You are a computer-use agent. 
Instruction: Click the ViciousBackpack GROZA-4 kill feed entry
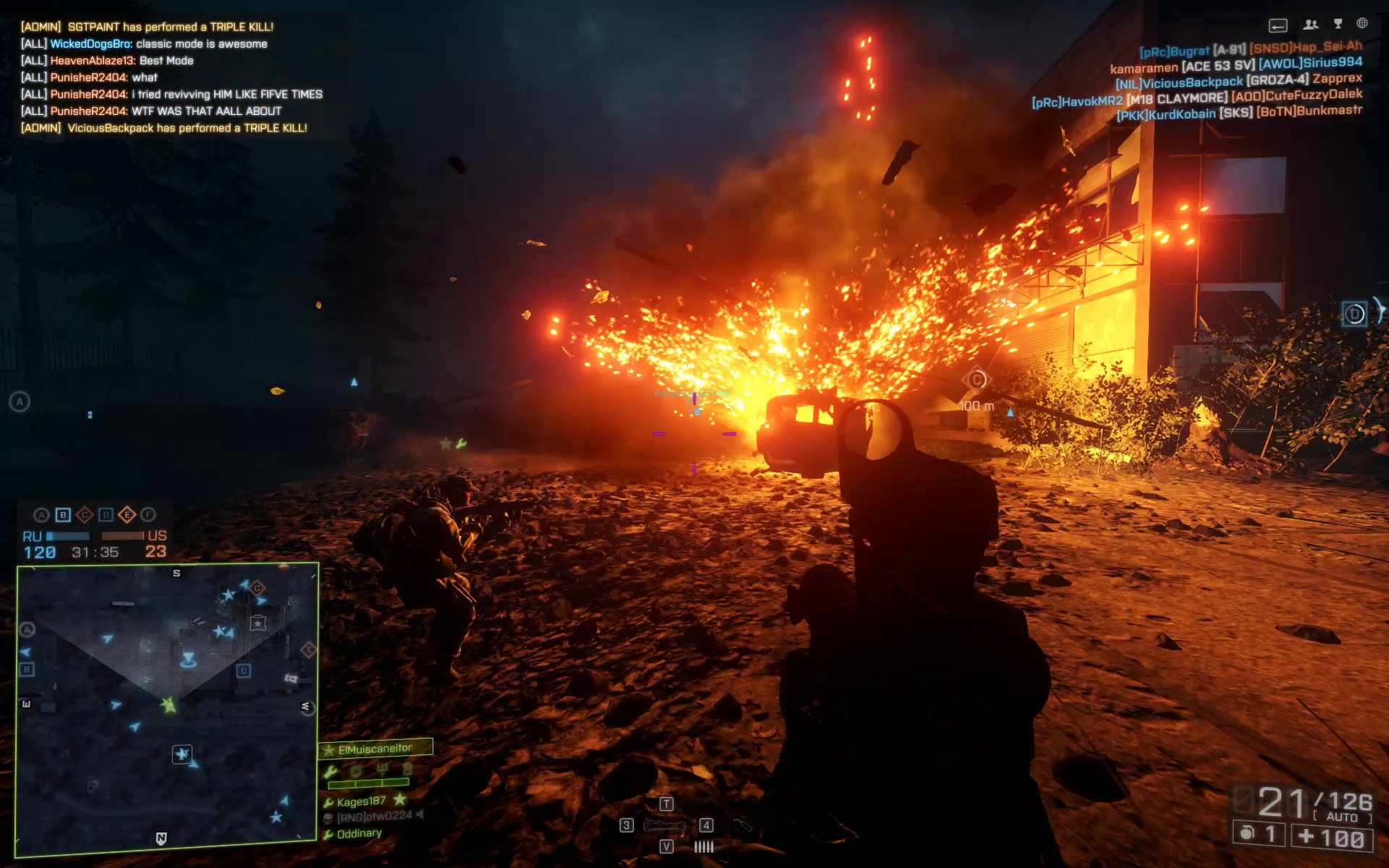click(1239, 80)
